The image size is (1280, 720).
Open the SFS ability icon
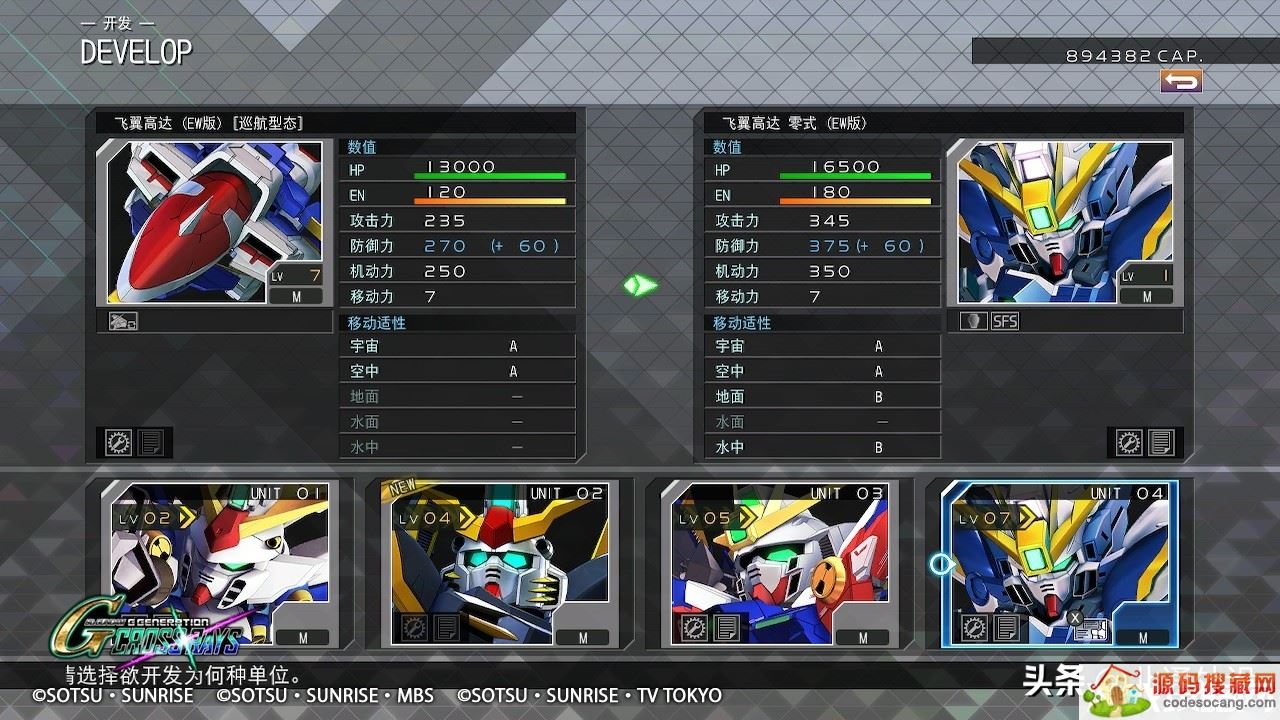(x=1005, y=322)
